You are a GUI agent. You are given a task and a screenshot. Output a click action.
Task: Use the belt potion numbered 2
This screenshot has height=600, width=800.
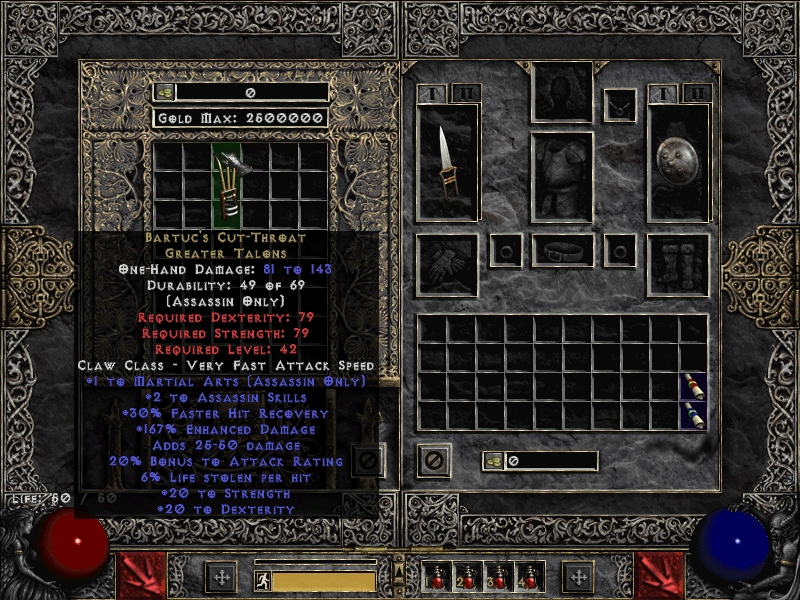[x=465, y=577]
